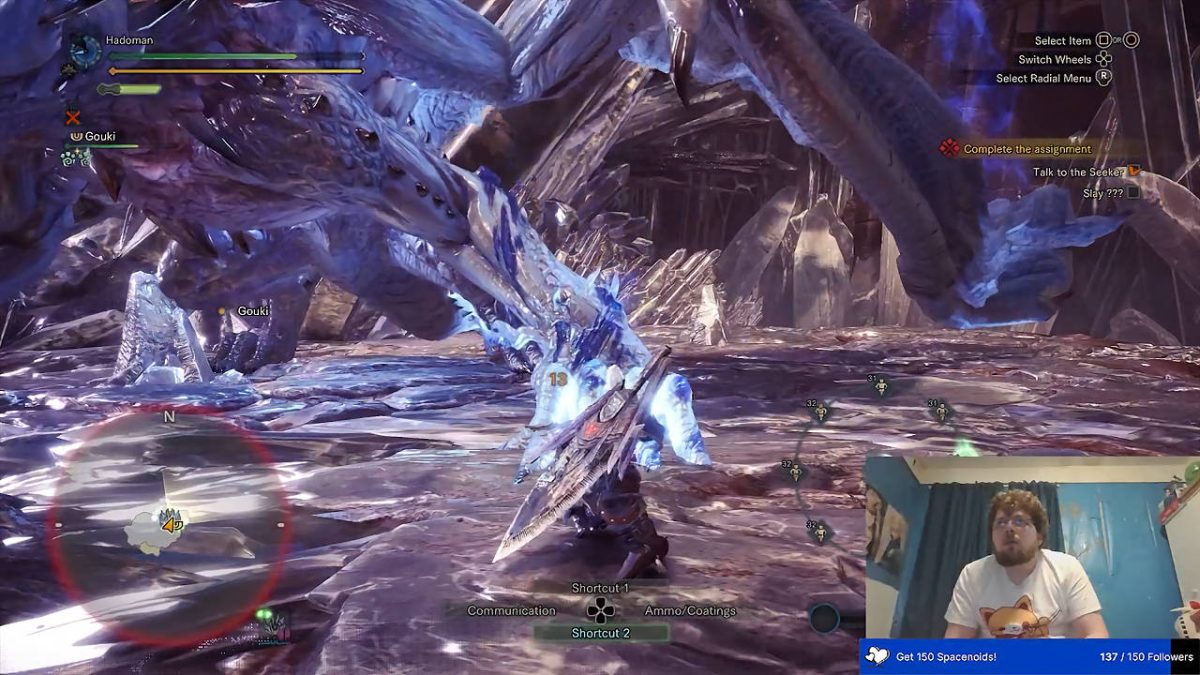The height and width of the screenshot is (675, 1200).
Task: Click the hunter marker on the minimap
Action: point(171,520)
